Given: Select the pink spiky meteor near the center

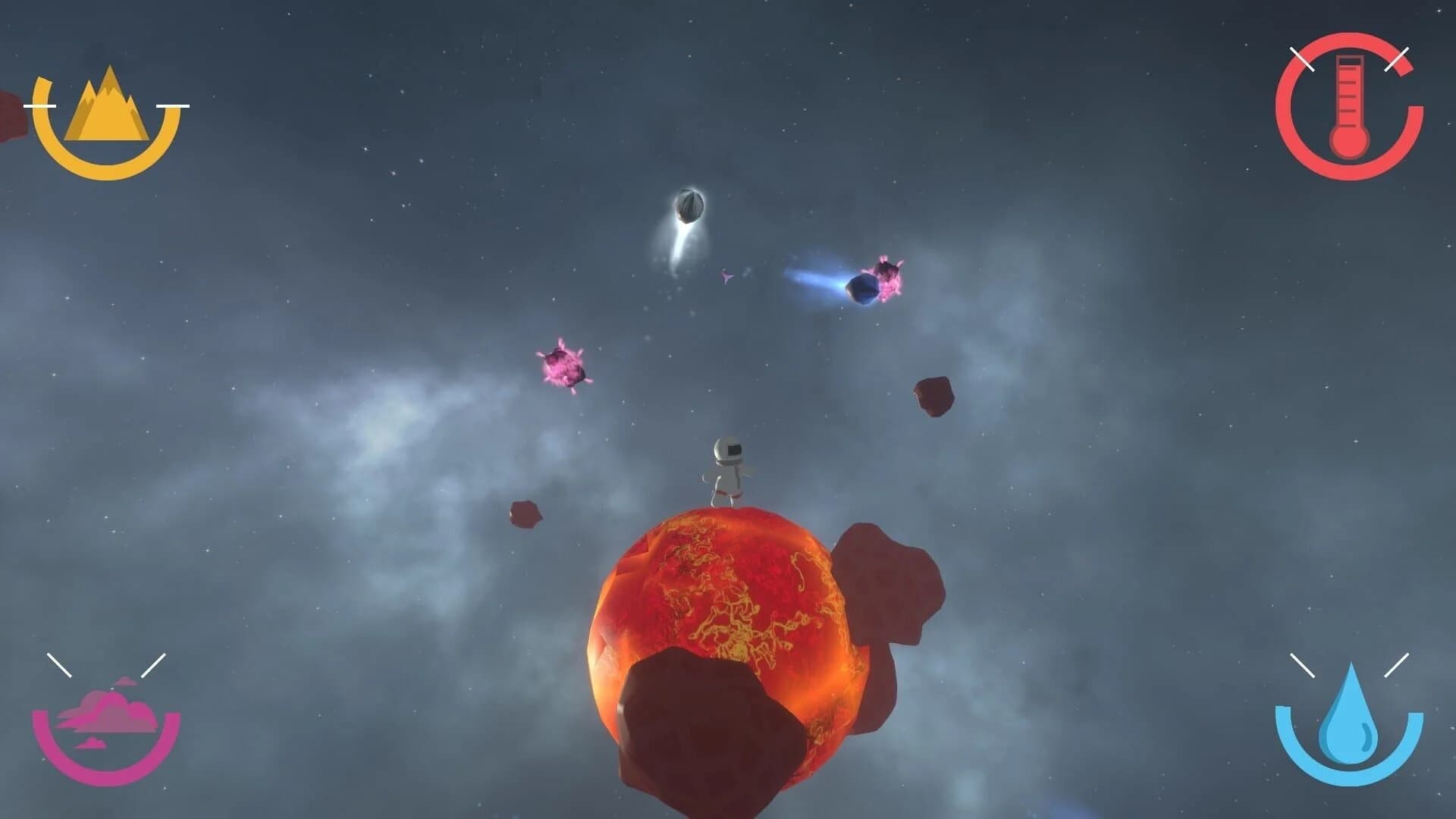Looking at the screenshot, I should pyautogui.click(x=565, y=368).
